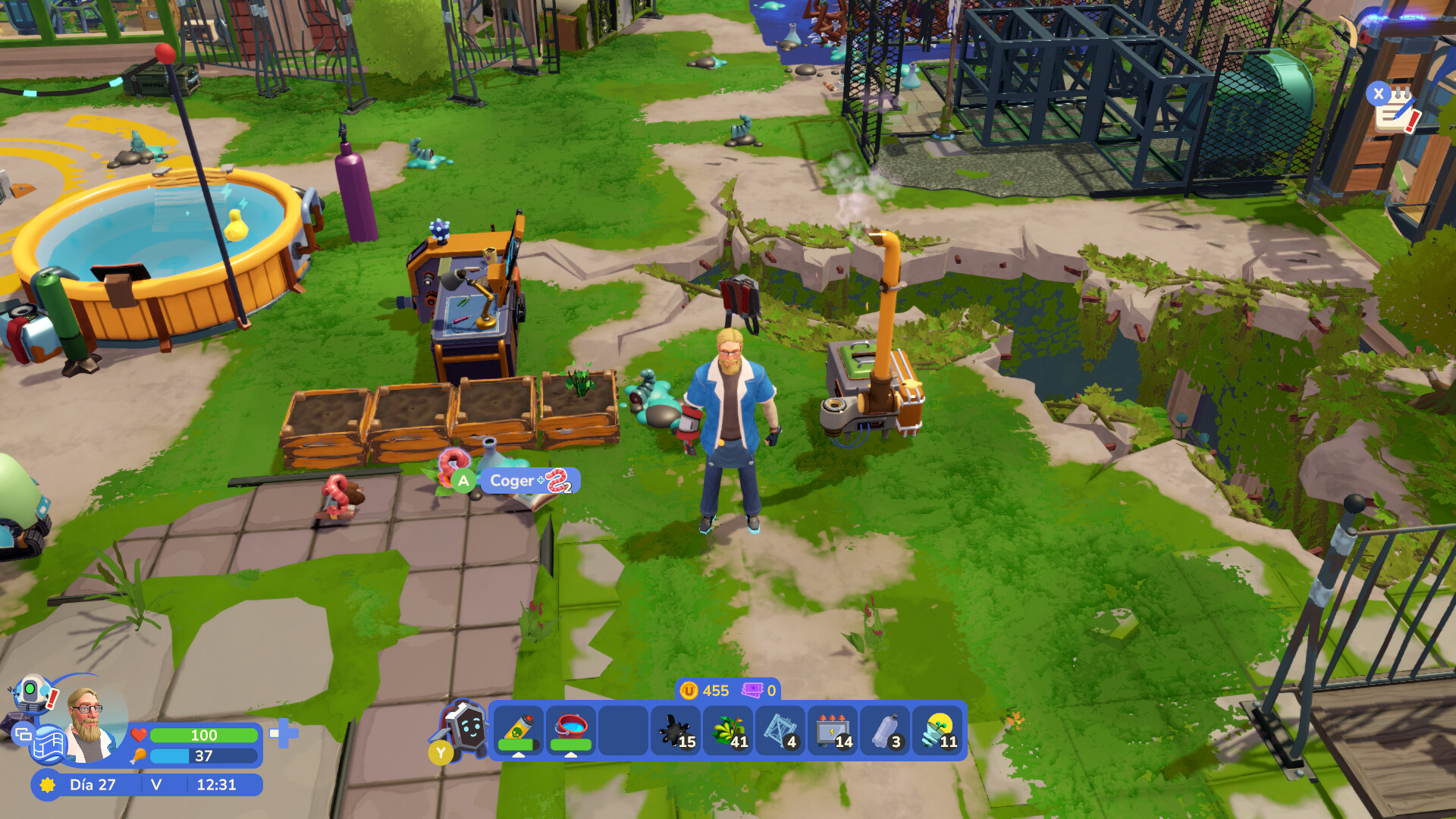
Task: Click the blue plus icon beside health
Action: 283,733
